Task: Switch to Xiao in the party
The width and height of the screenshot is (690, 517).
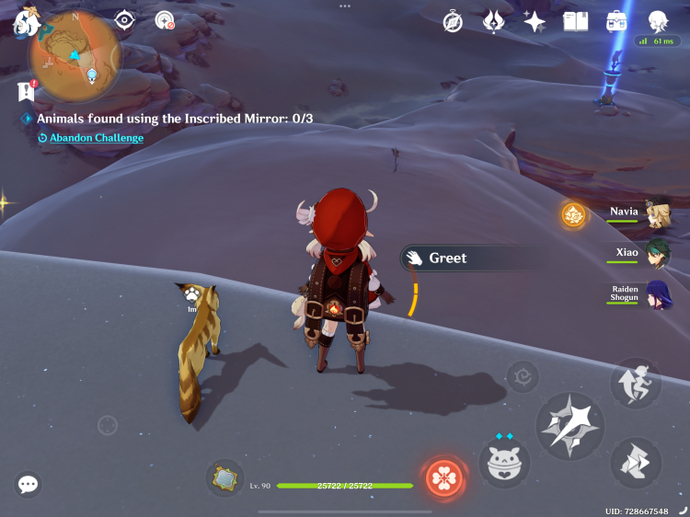Action: click(x=657, y=254)
